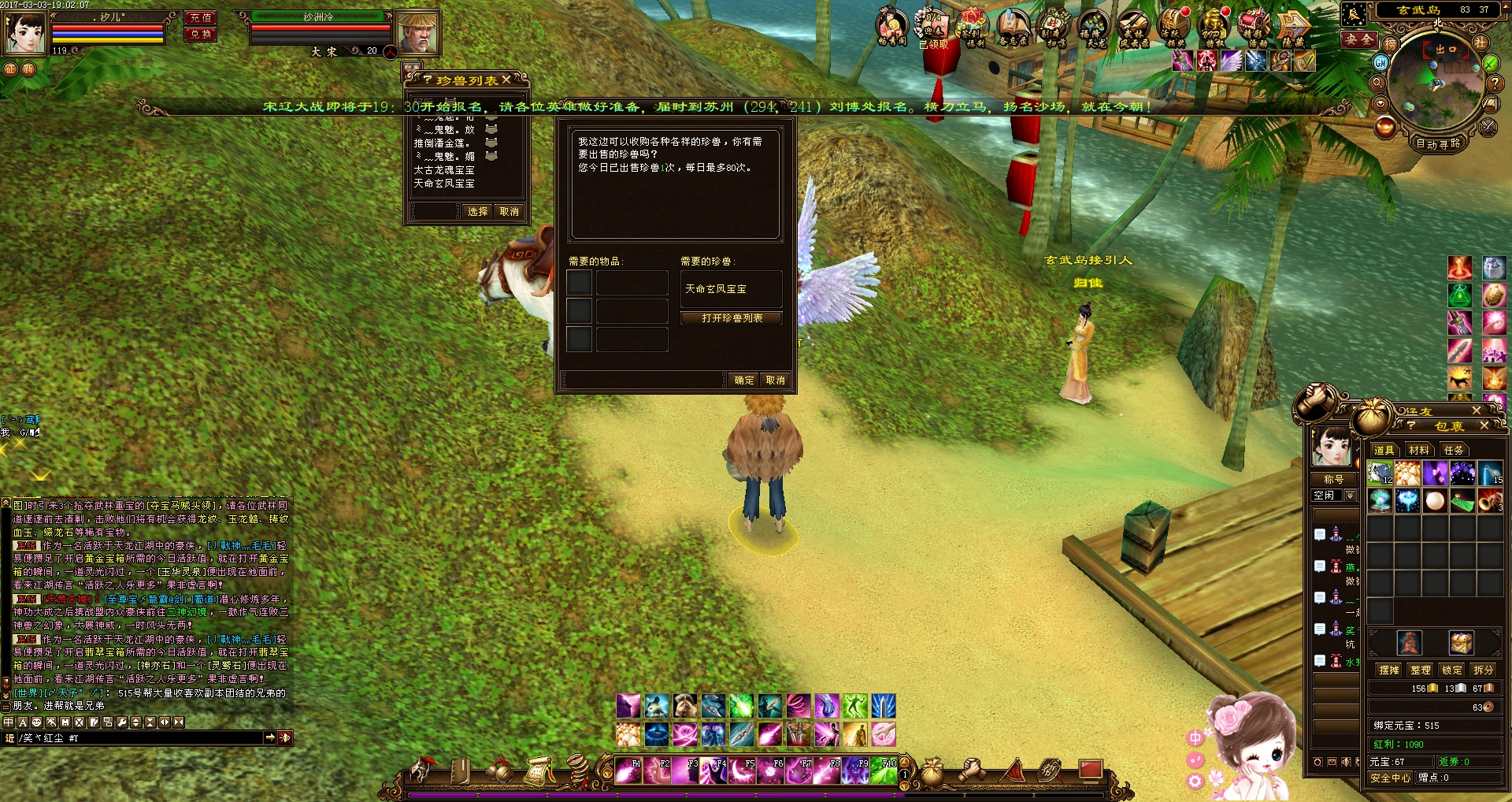
Task: Open the 任务 tab in the bag
Action: tap(1453, 450)
